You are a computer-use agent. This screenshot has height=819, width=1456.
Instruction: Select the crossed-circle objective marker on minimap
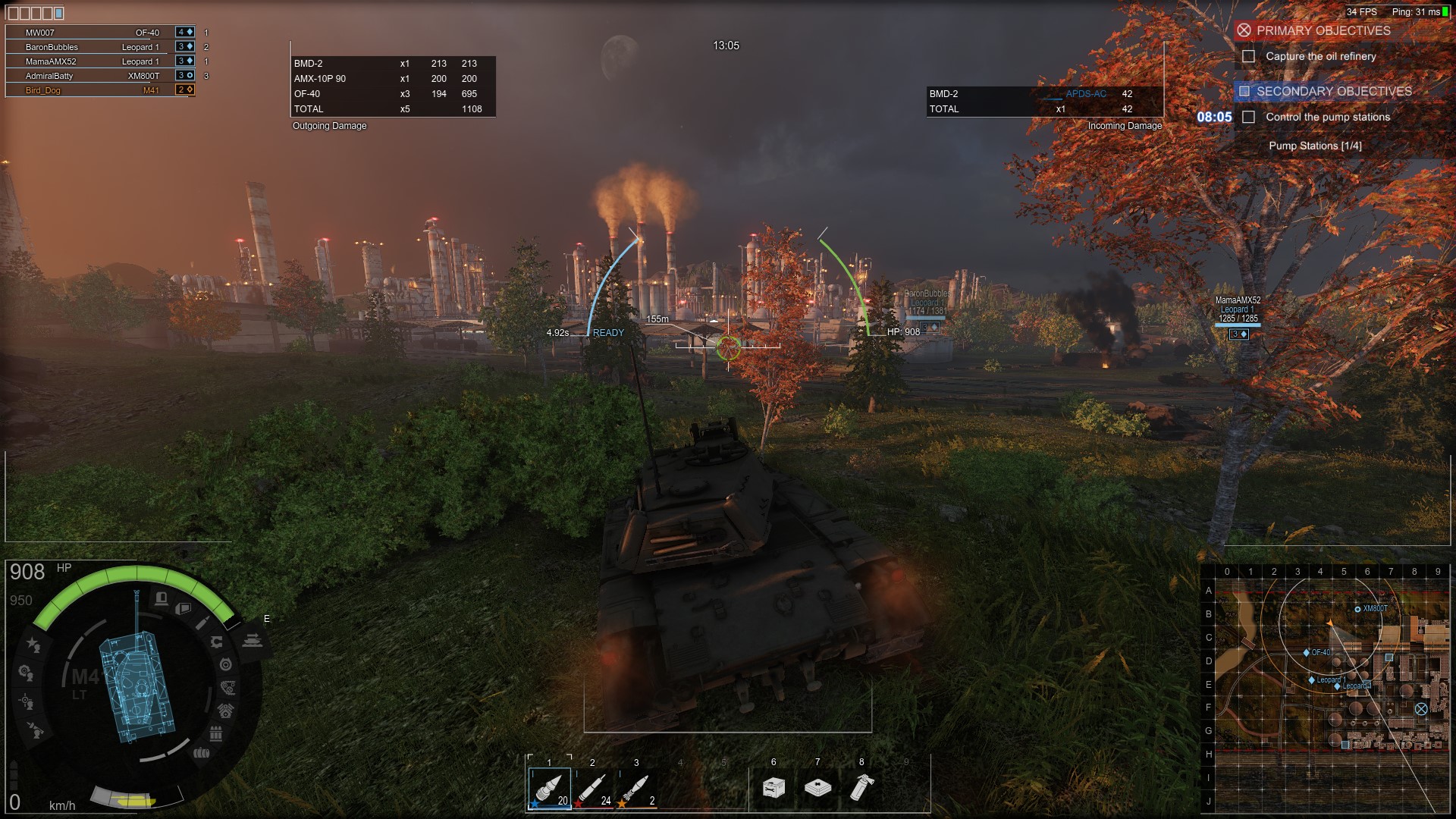pos(1421,709)
